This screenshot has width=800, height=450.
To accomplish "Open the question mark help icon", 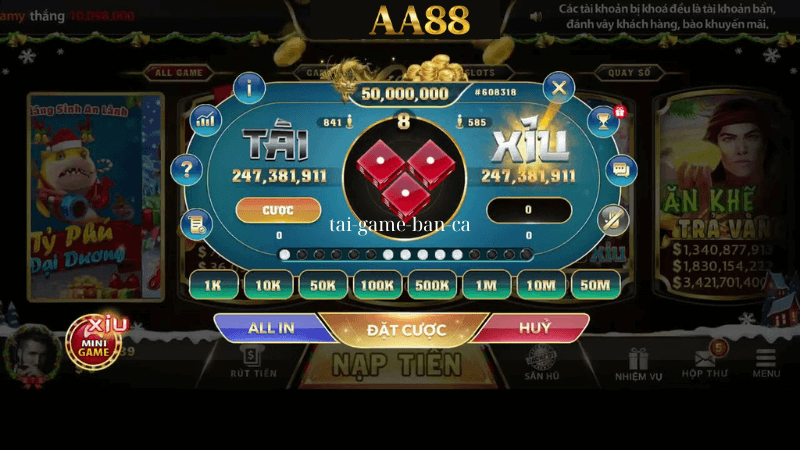I will point(187,170).
